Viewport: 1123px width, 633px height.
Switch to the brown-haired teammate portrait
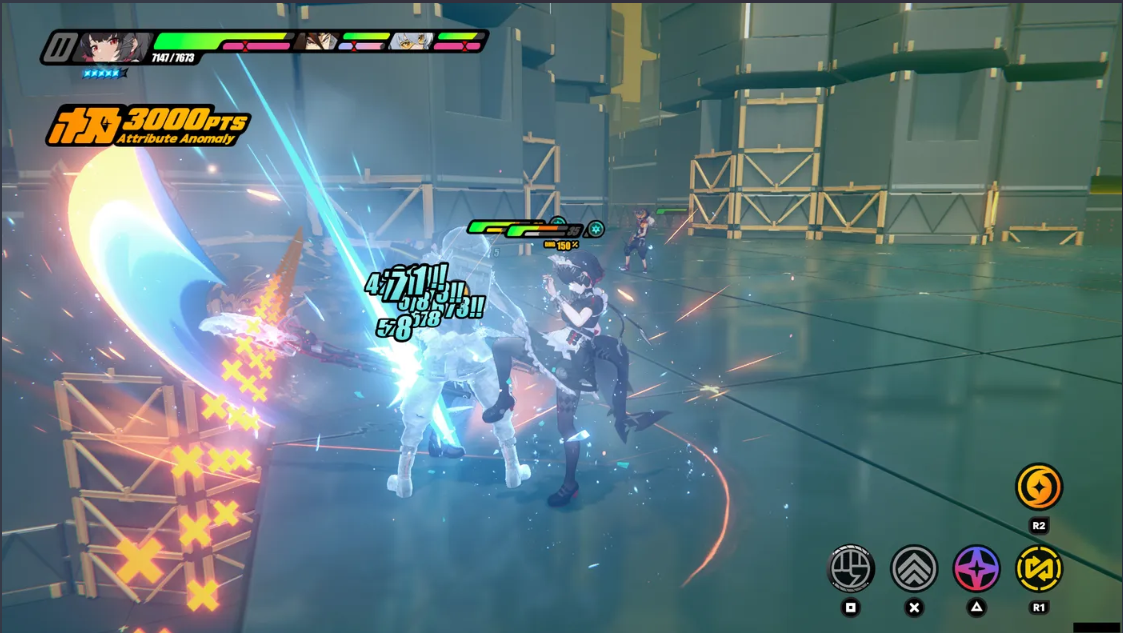(315, 42)
